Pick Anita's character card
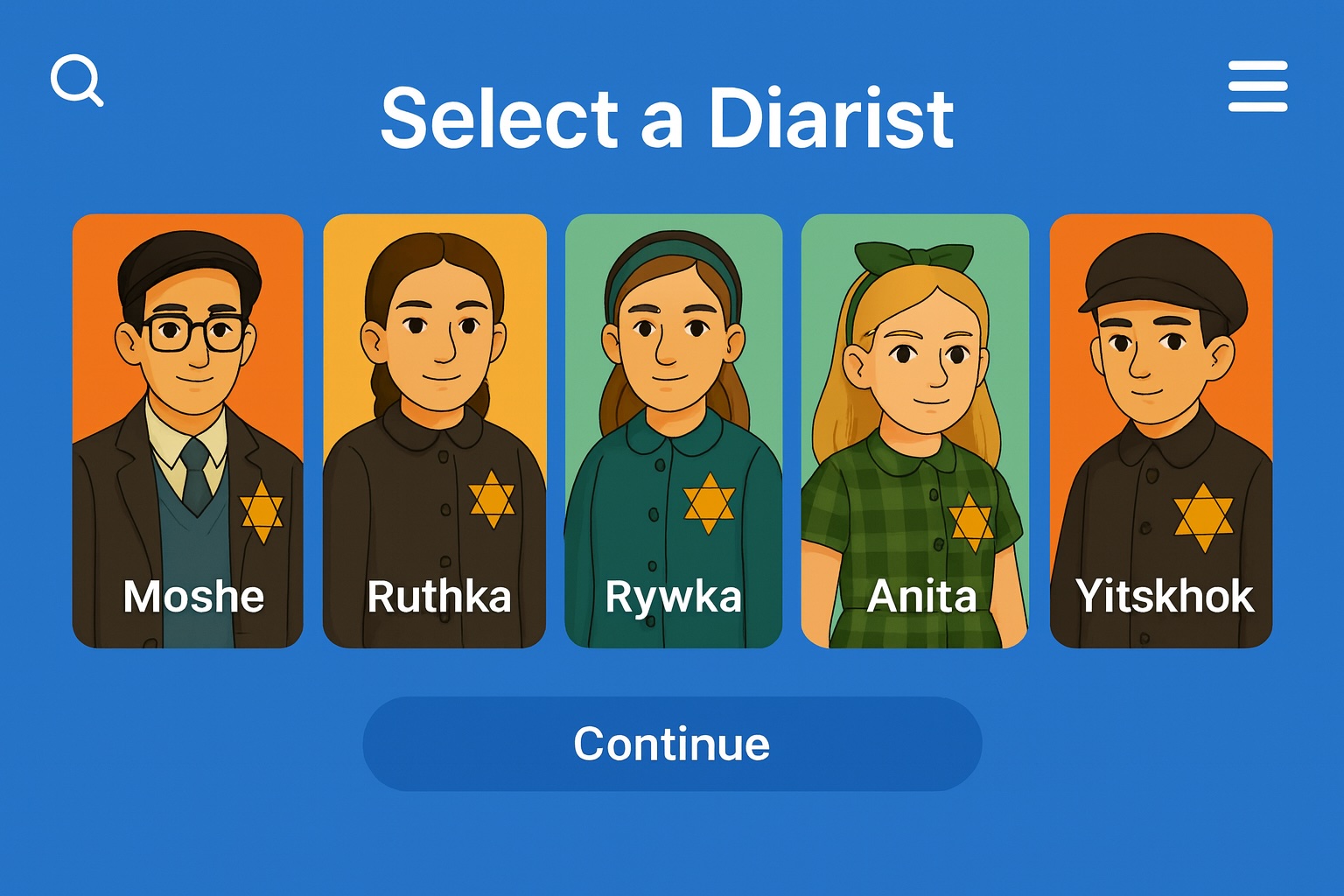Viewport: 1344px width, 896px height. point(913,411)
